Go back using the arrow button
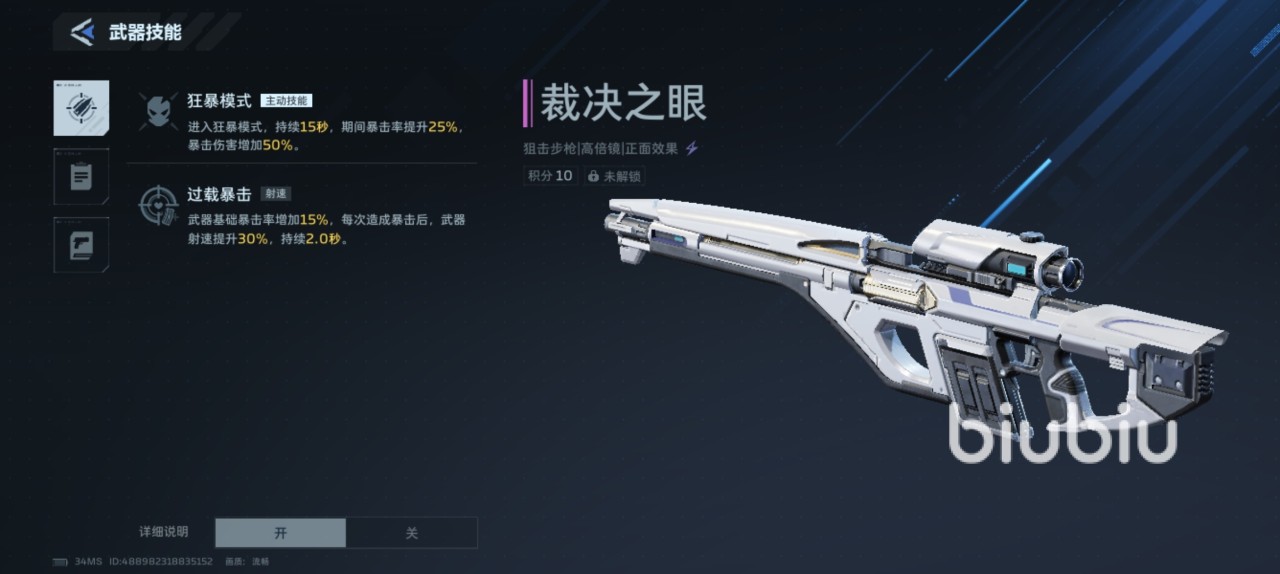The image size is (1280, 574). coord(82,32)
